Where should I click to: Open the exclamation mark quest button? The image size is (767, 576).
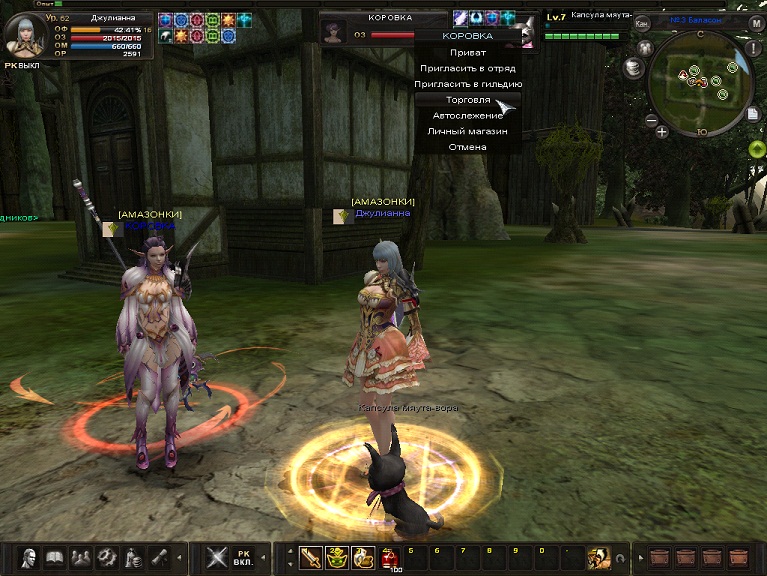click(755, 50)
